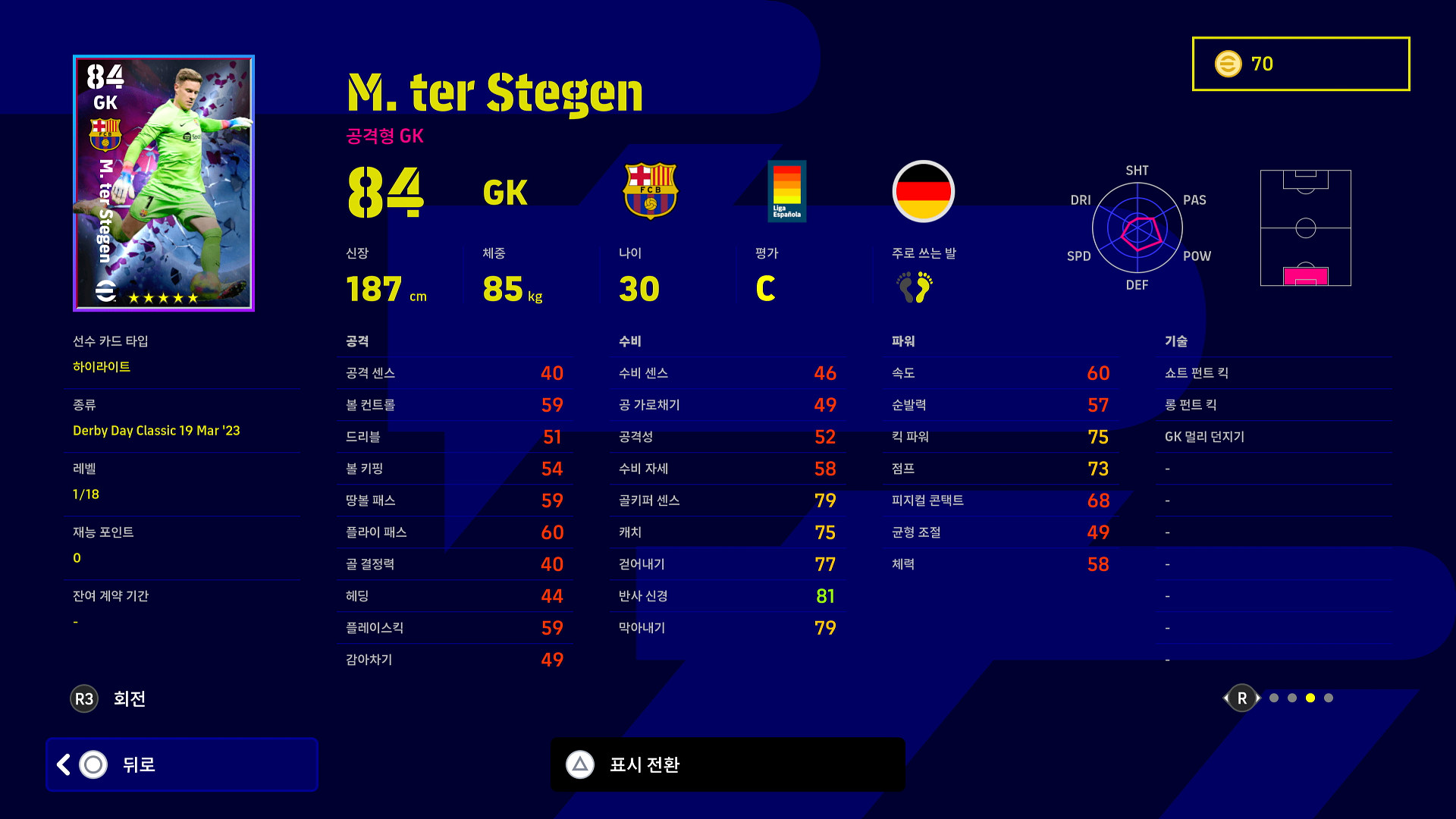Select the M. ter Stegen player card

tap(164, 183)
